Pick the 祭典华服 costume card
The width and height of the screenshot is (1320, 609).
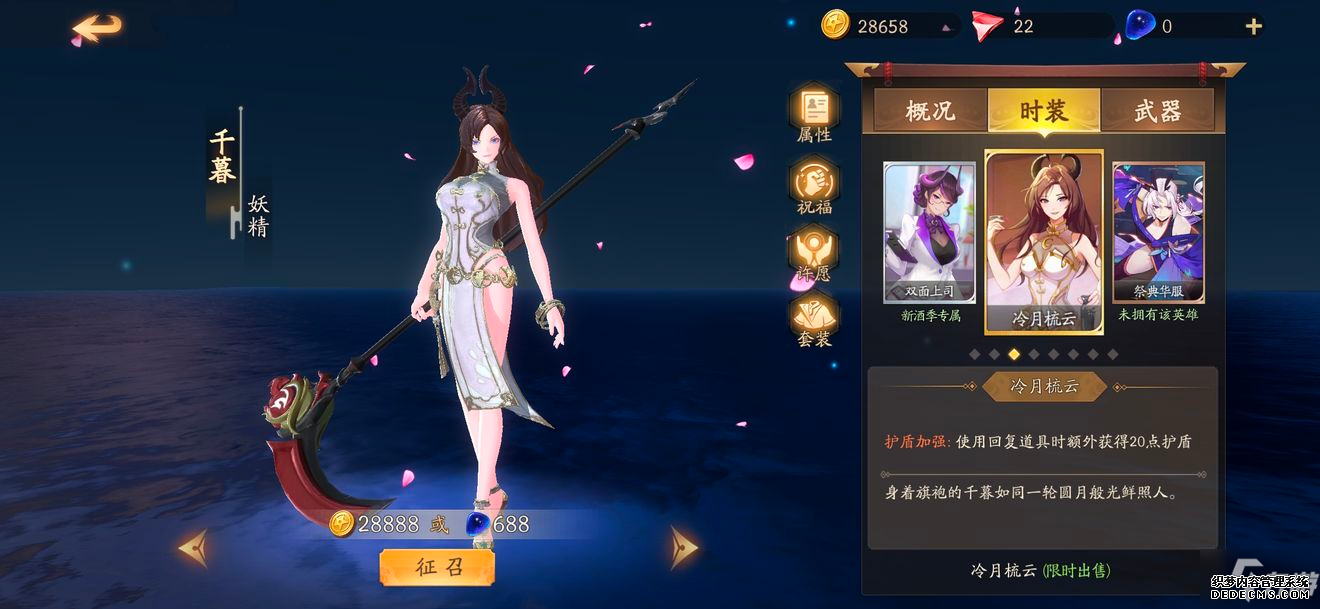click(x=1158, y=233)
